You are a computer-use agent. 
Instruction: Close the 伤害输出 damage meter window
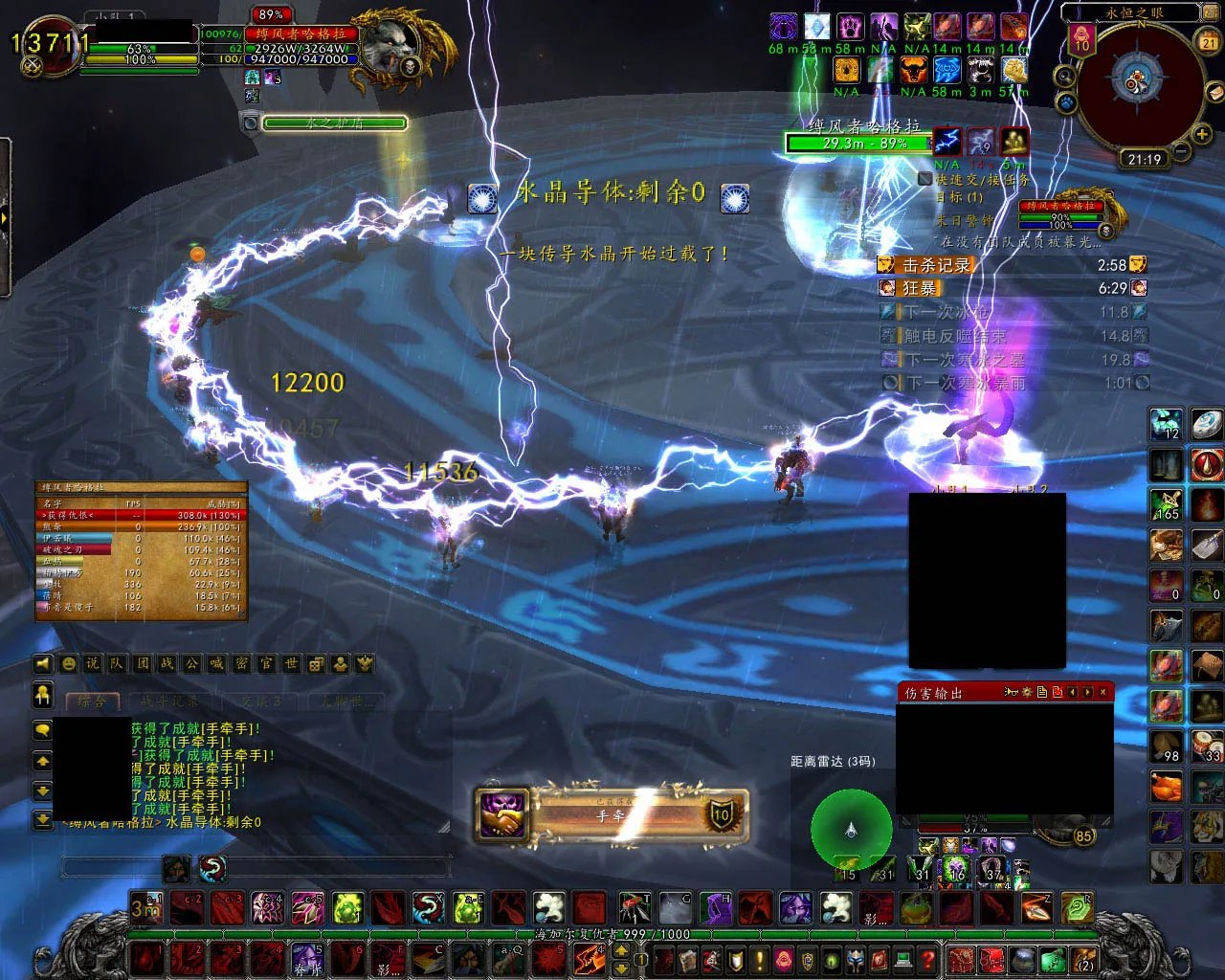[x=1103, y=692]
